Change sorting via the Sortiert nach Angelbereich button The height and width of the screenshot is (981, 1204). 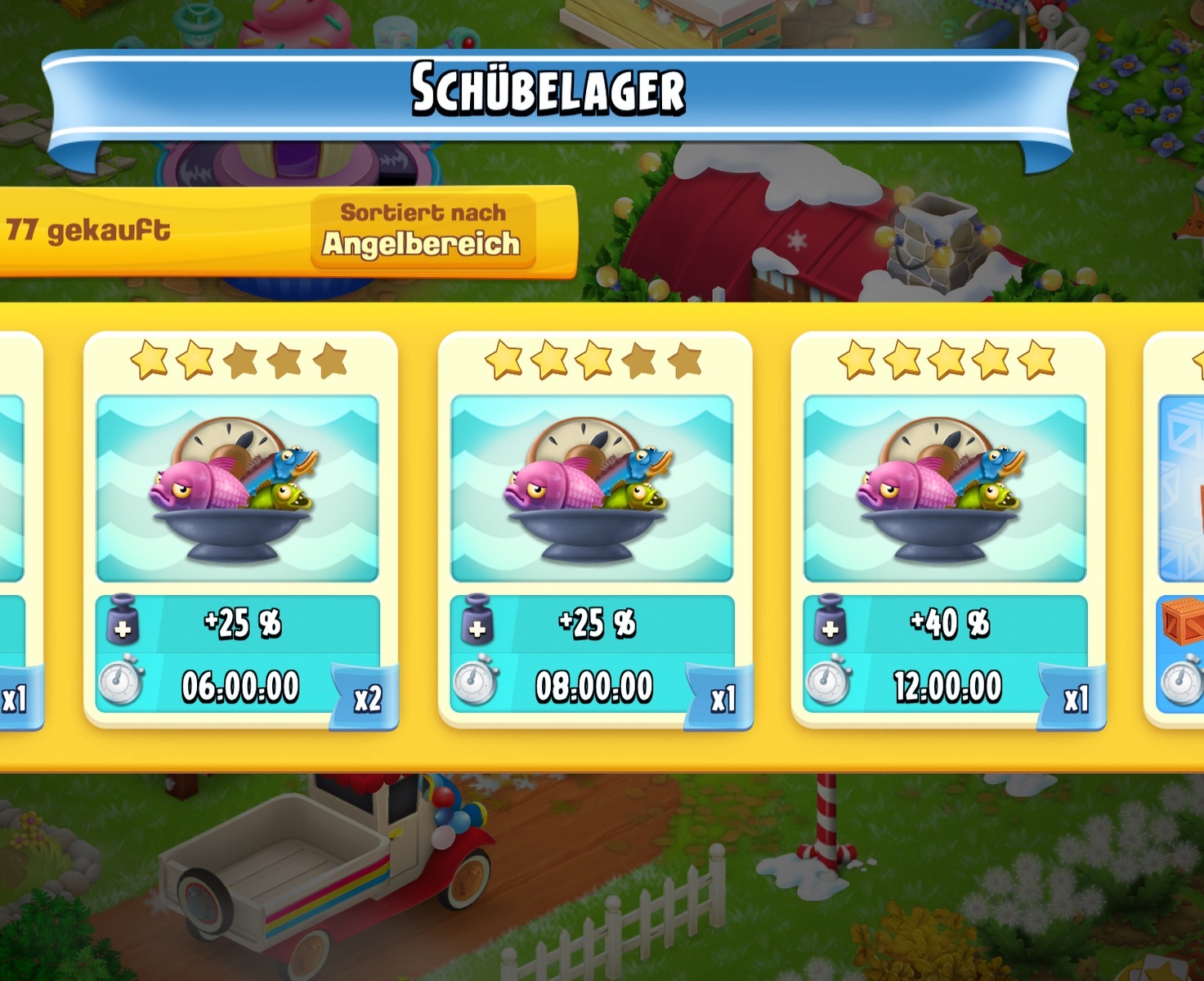click(423, 230)
